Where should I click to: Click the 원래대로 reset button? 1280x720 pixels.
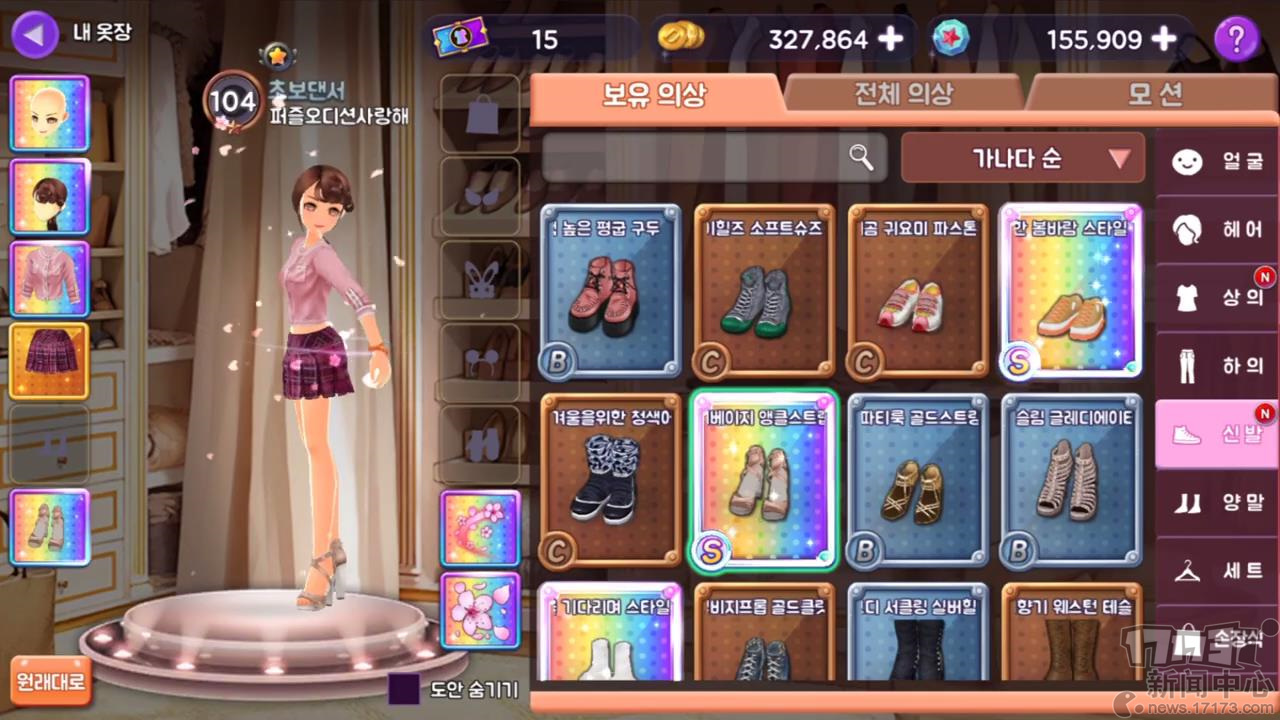coord(50,682)
